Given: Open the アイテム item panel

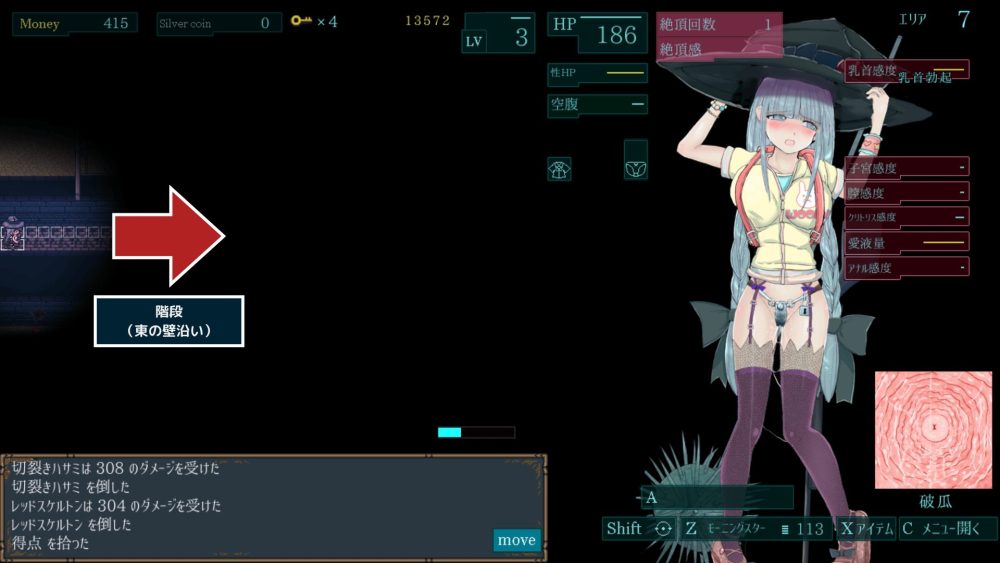Looking at the screenshot, I should [866, 529].
